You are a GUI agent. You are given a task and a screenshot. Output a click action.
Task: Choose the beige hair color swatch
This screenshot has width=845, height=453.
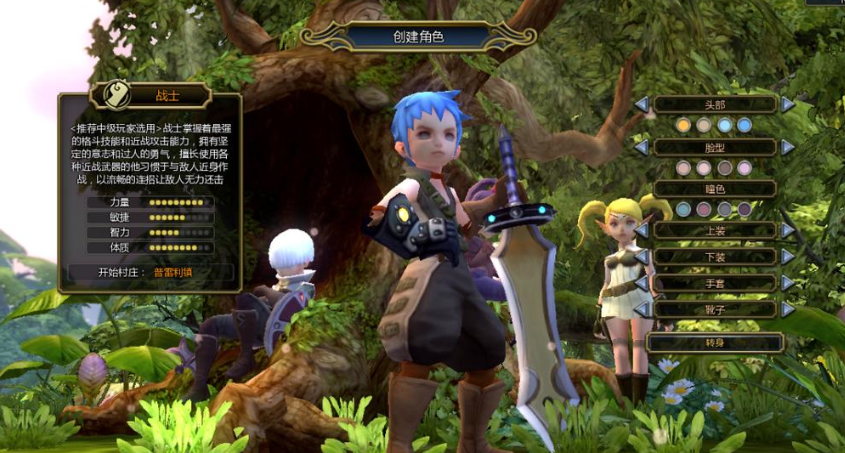point(704,125)
